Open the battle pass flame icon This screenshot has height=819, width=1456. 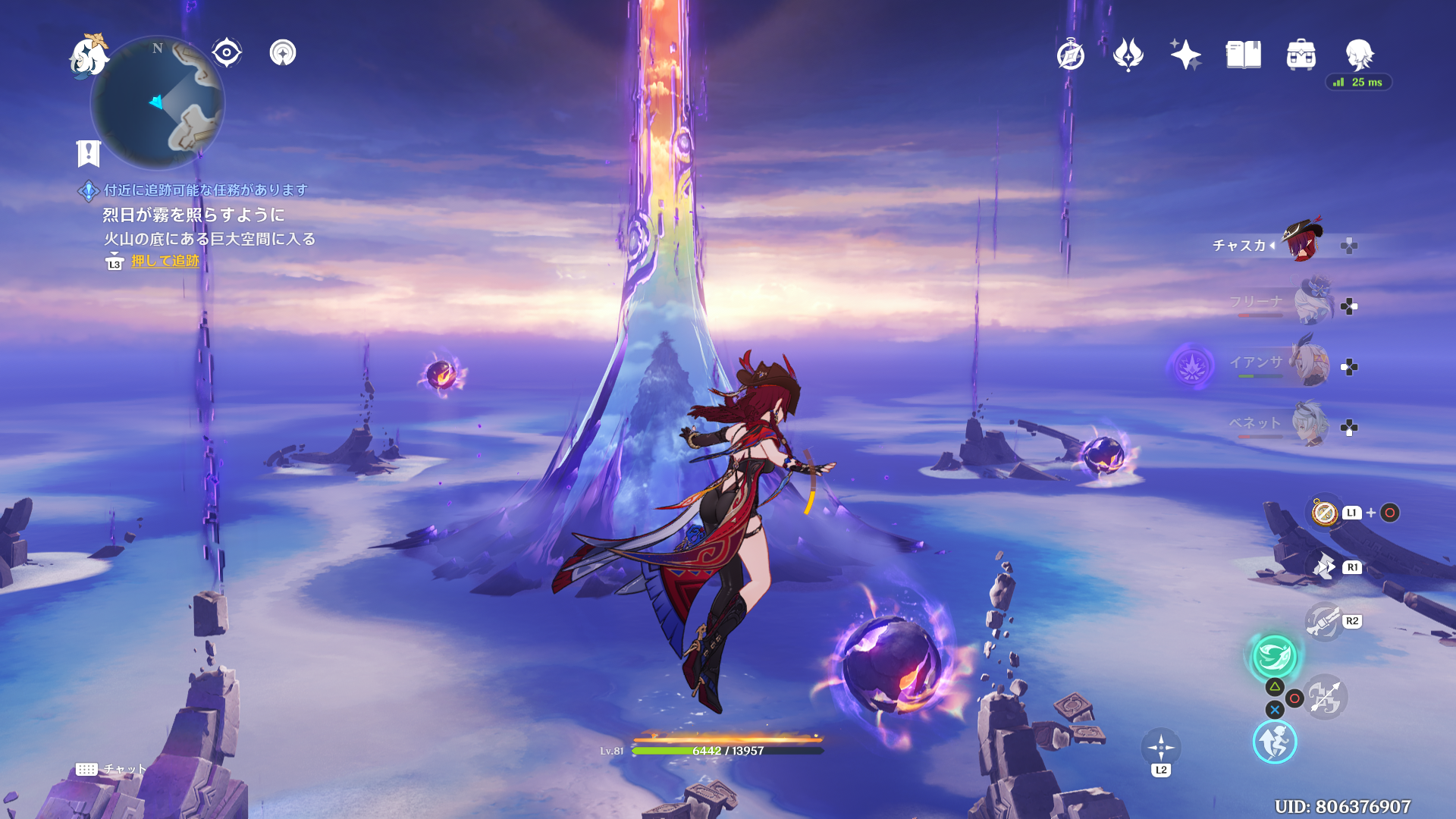[1128, 55]
